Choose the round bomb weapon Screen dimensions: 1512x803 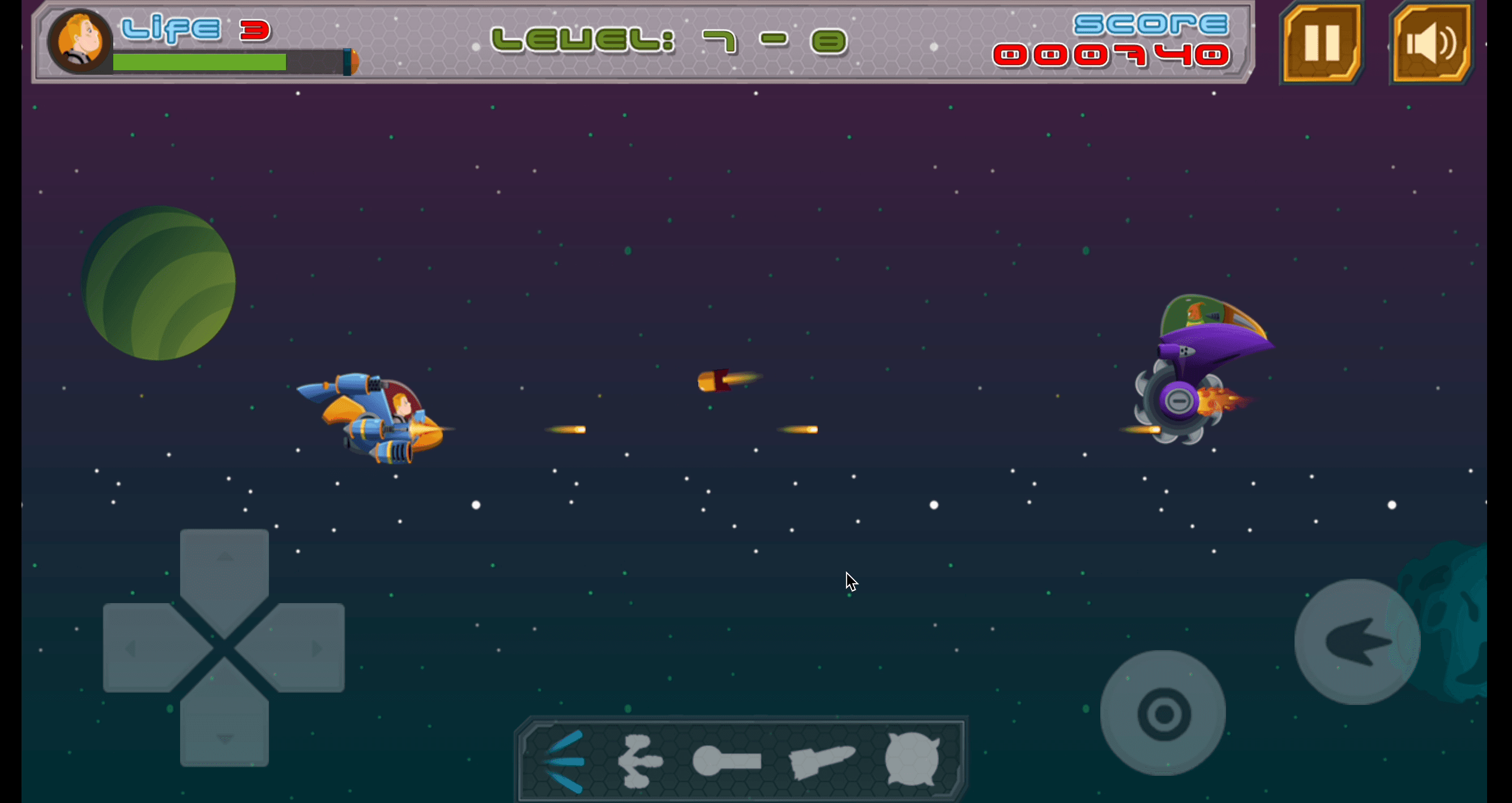pyautogui.click(x=912, y=760)
